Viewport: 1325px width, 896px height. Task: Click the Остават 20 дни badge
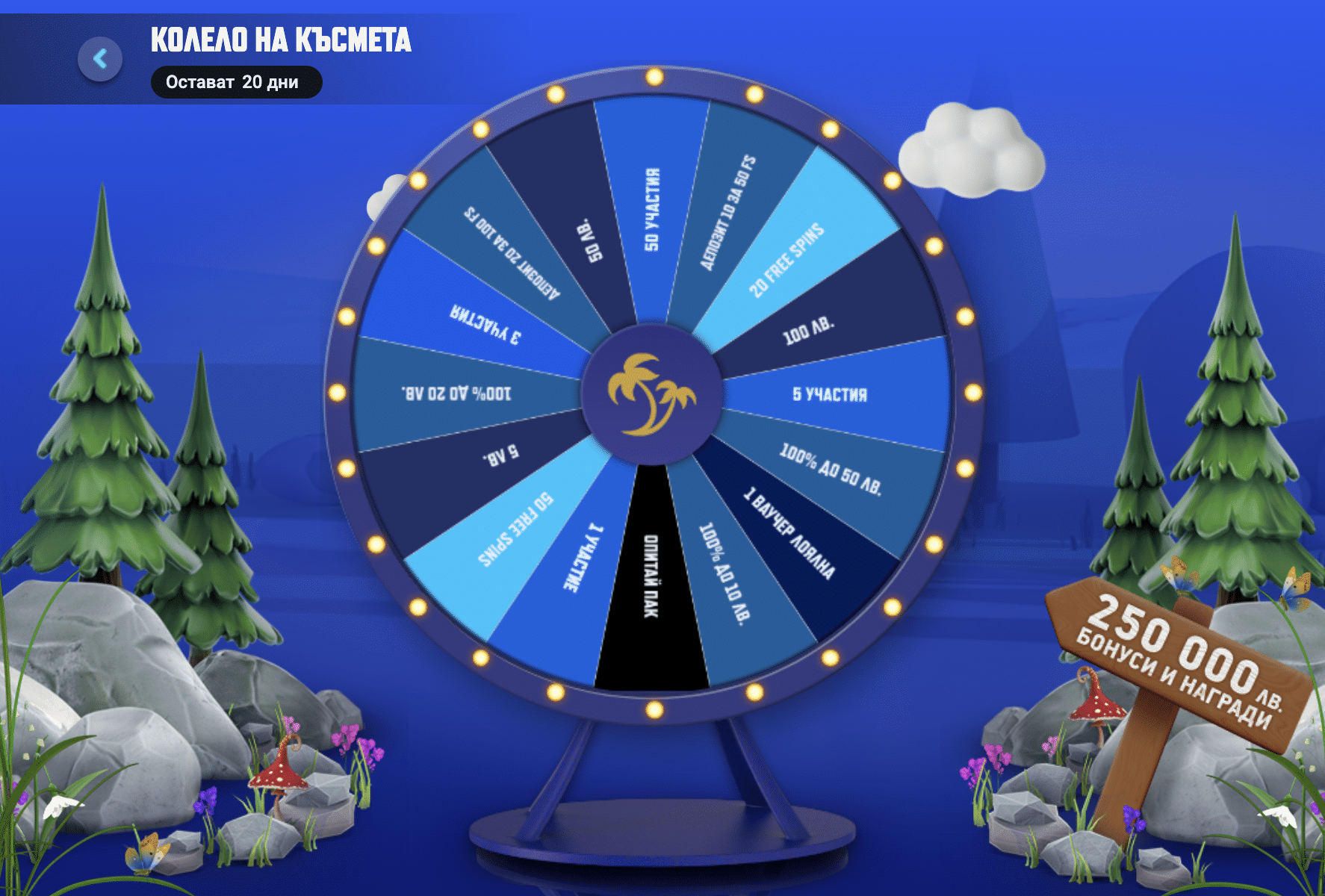tap(236, 83)
